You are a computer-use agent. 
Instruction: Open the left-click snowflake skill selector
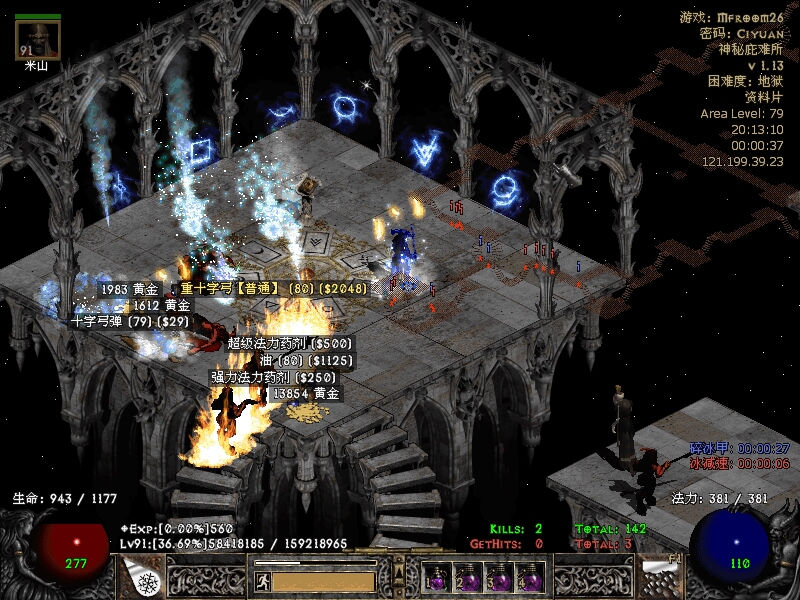(x=145, y=578)
